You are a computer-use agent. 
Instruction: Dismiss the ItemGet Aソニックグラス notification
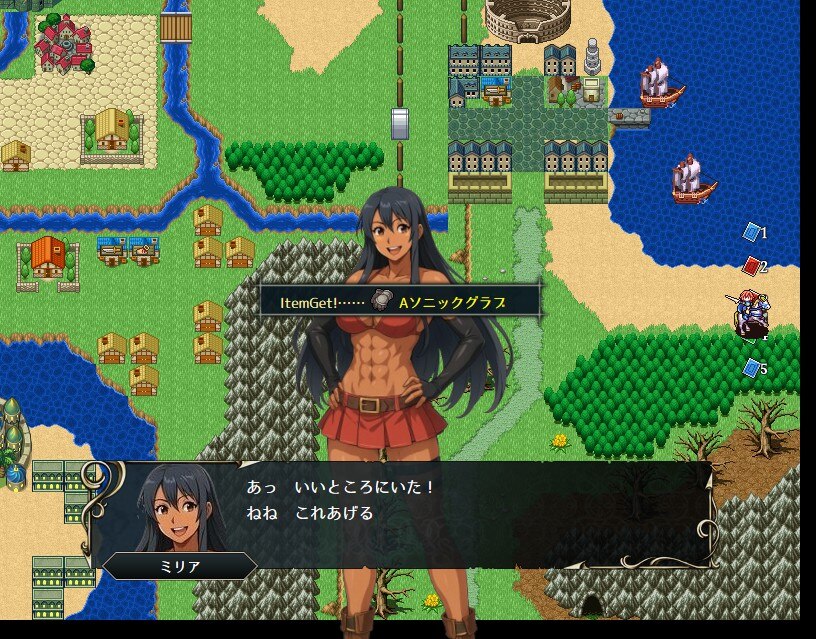pos(400,301)
